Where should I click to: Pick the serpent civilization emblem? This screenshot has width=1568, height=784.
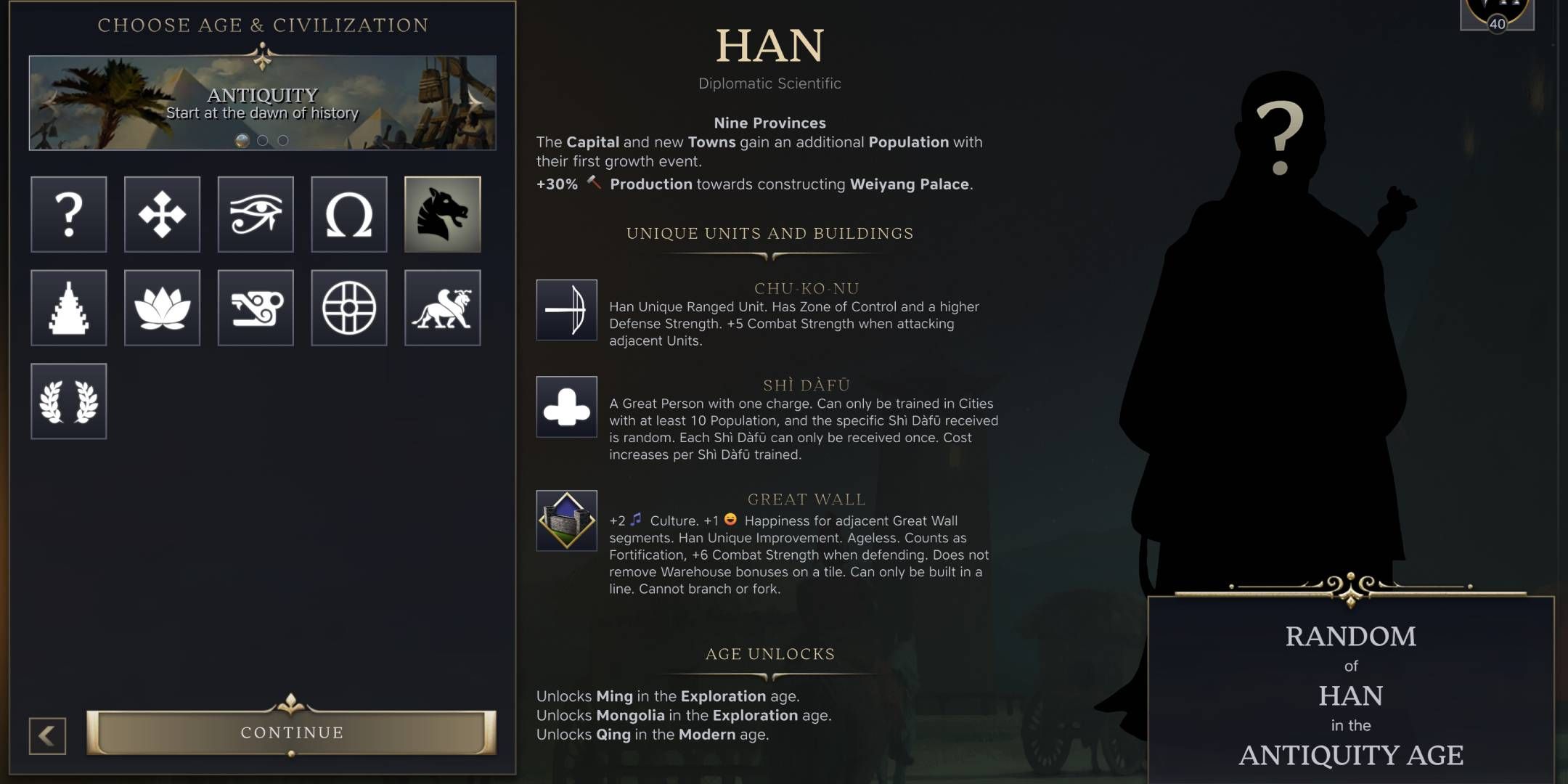click(256, 308)
